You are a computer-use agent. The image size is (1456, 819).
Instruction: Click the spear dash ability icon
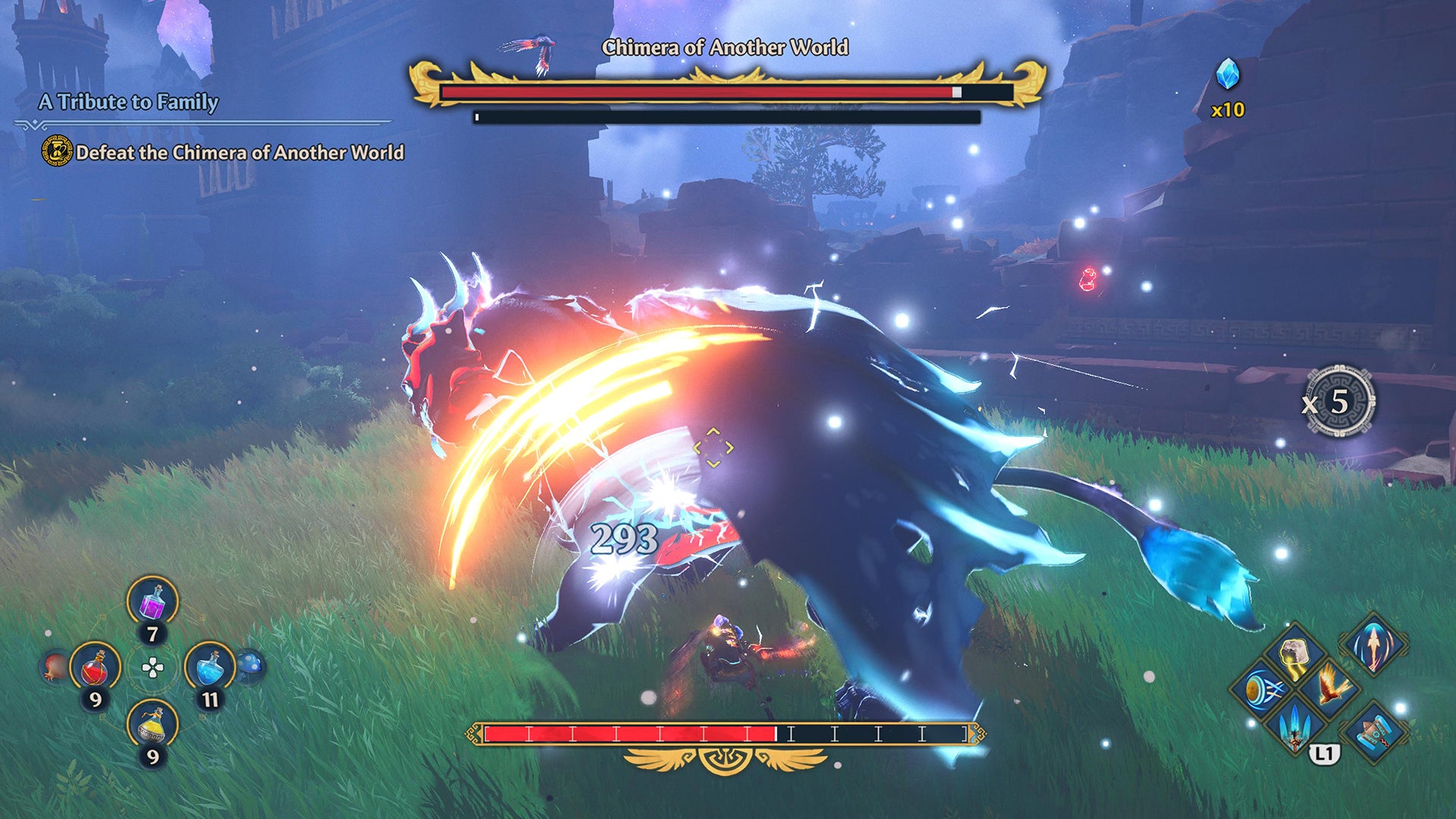(x=1374, y=645)
